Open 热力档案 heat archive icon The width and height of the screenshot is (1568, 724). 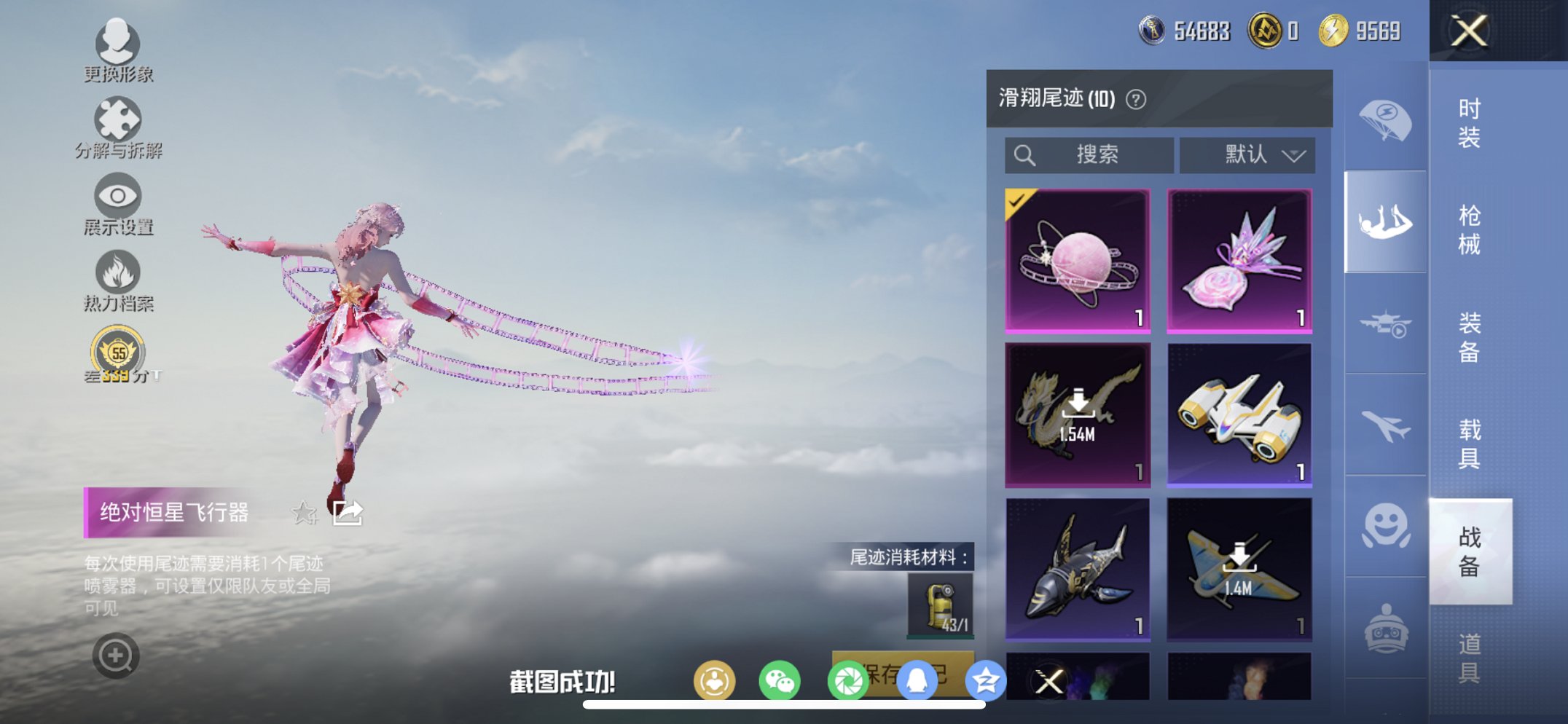click(119, 271)
